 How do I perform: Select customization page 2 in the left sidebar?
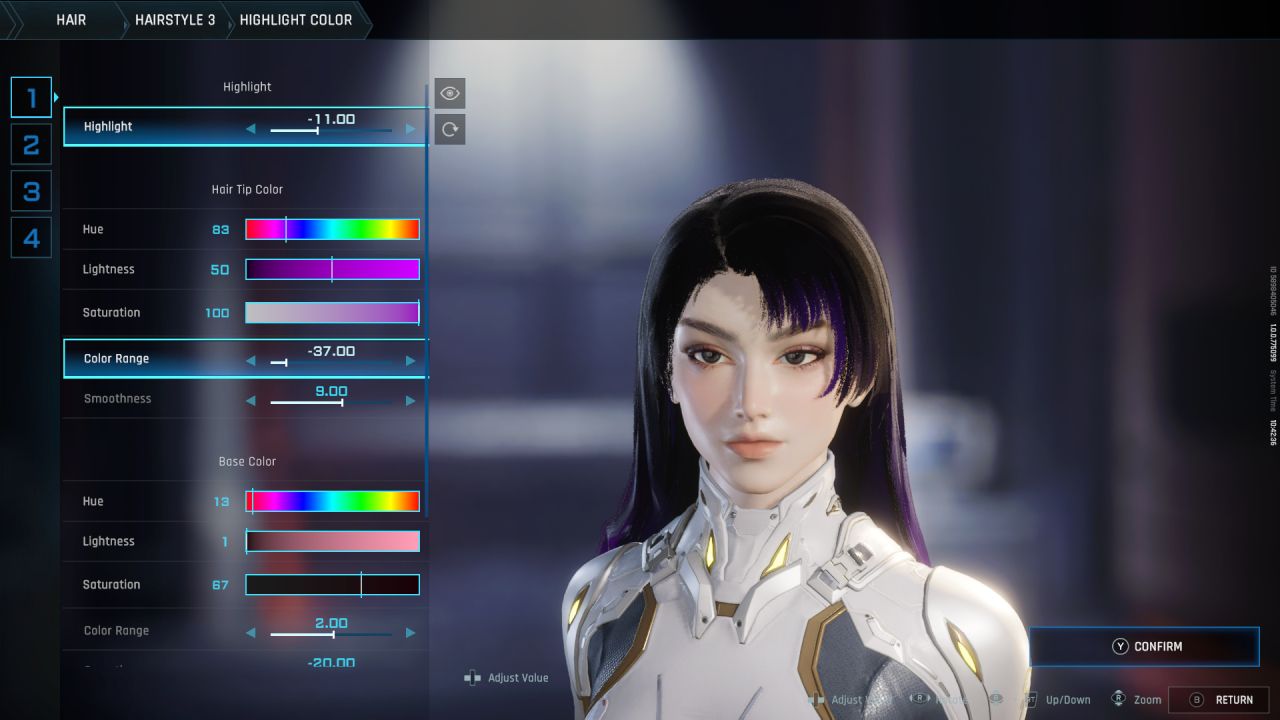click(x=30, y=145)
